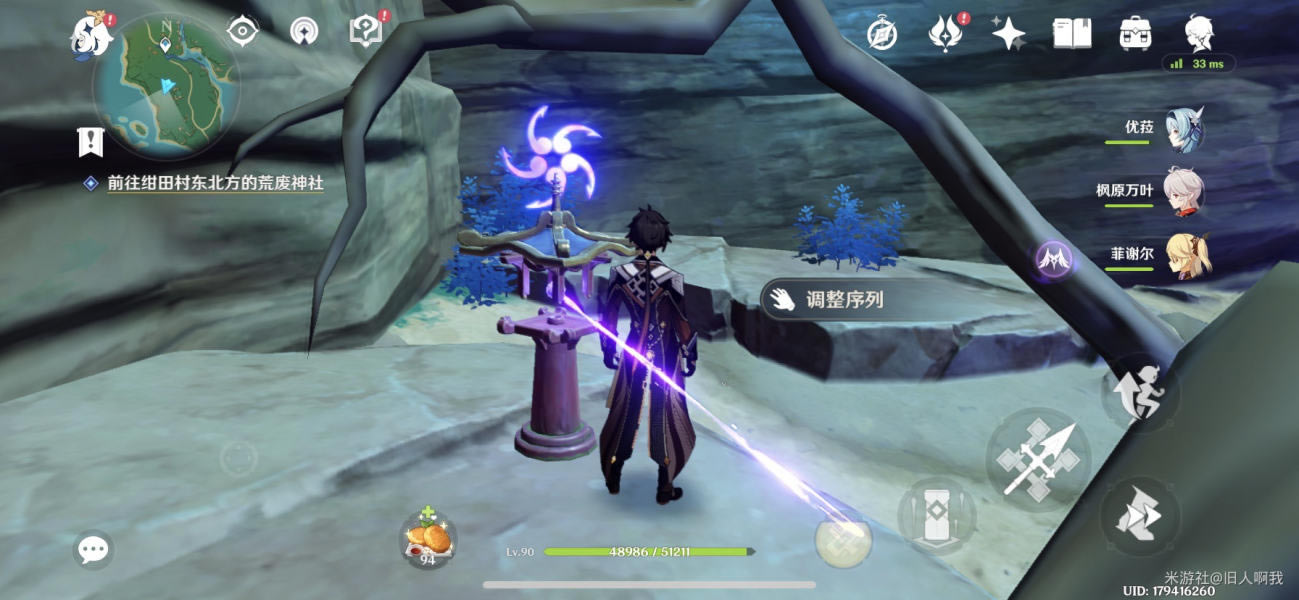Switch to party member 枫原万叶
The height and width of the screenshot is (600, 1299).
(1183, 191)
